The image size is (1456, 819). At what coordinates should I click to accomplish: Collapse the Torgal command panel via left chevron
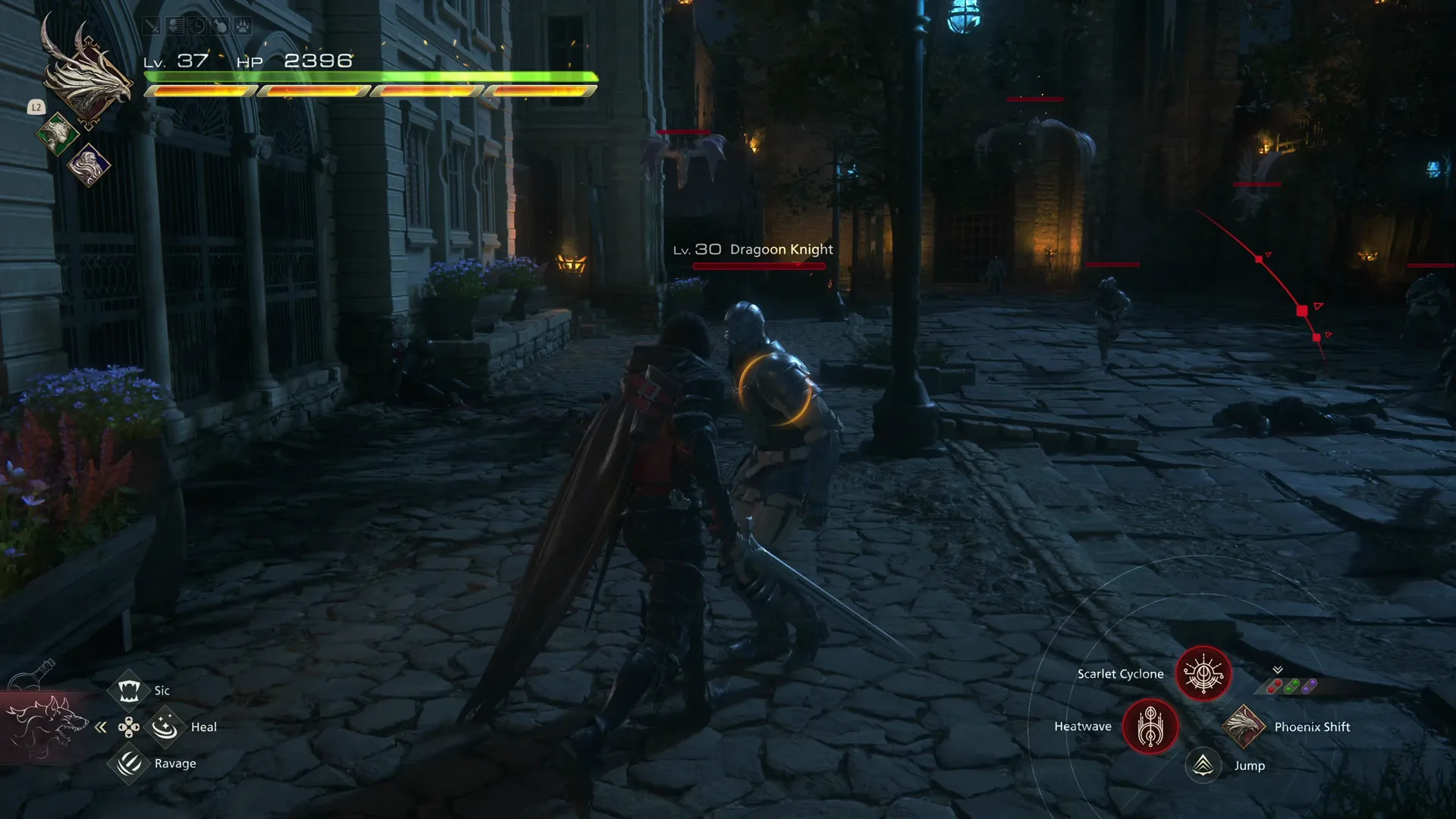click(101, 726)
